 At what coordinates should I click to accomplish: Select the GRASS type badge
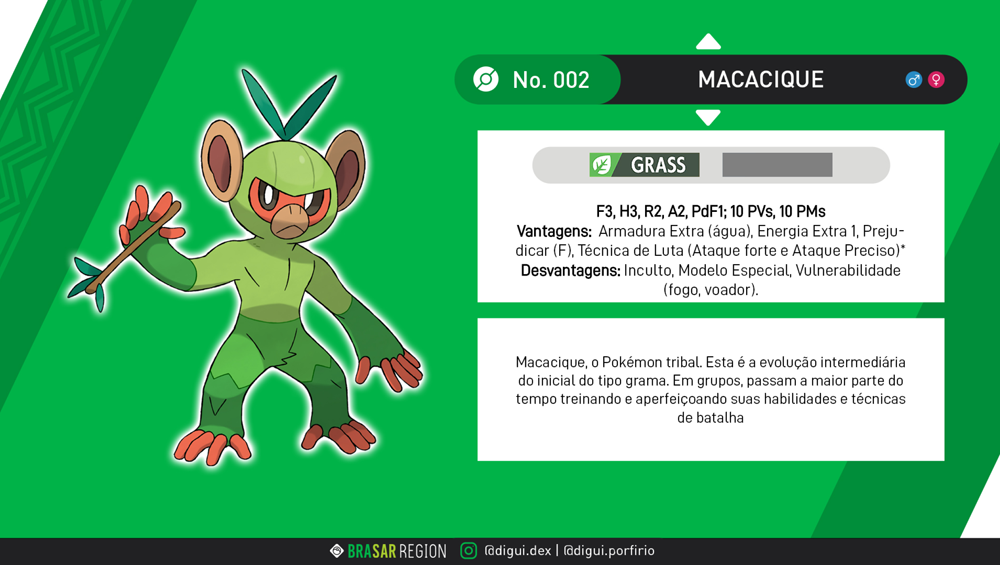click(644, 165)
